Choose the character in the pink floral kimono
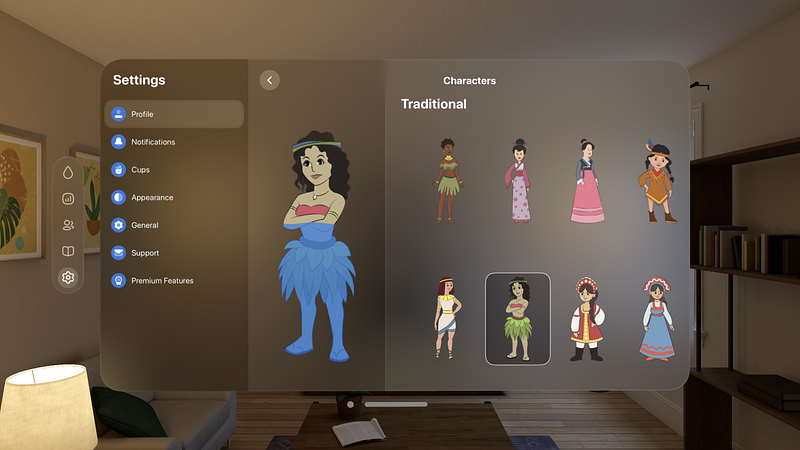800x450 pixels. pos(517,180)
